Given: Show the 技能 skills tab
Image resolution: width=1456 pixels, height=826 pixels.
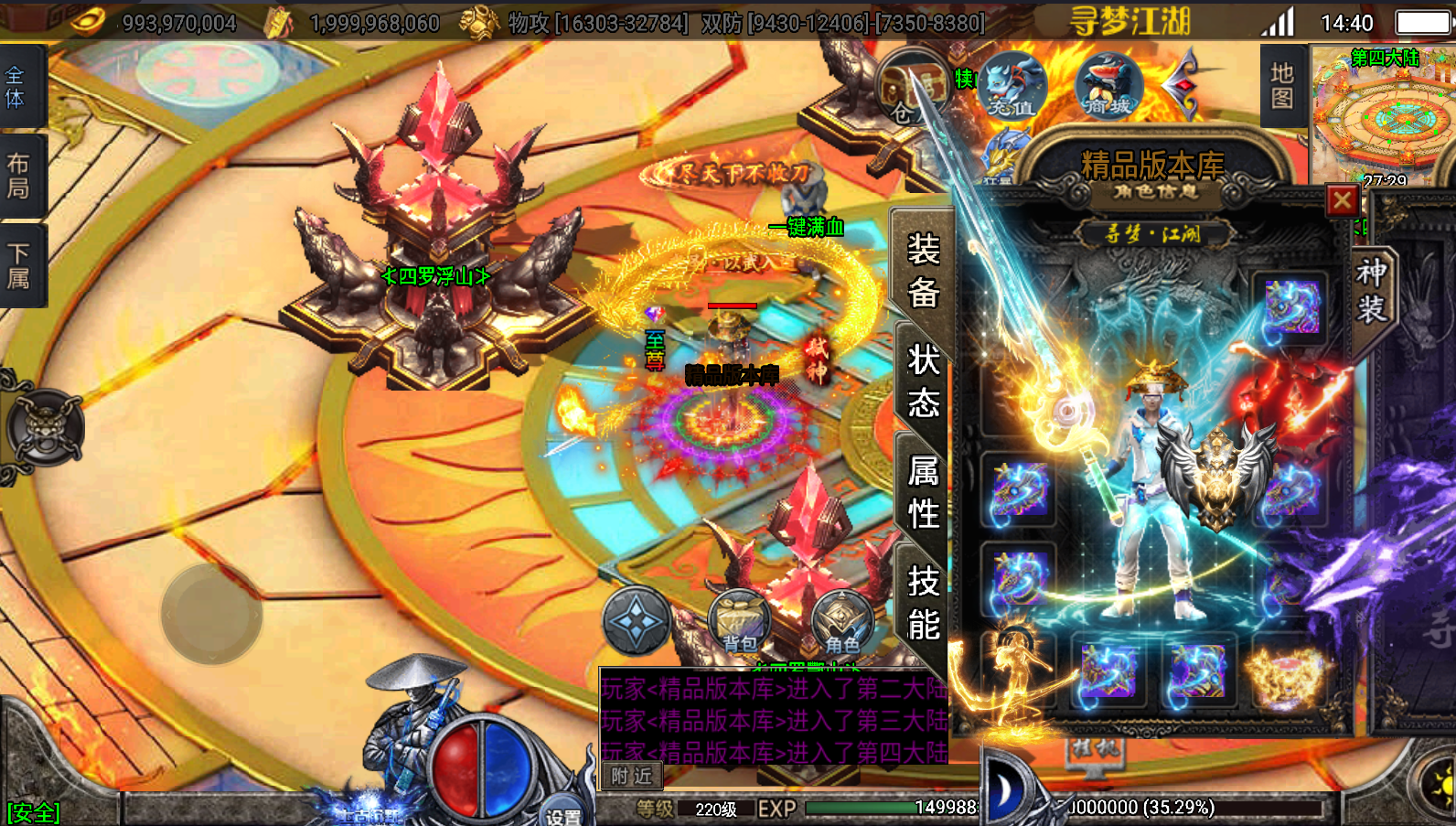Looking at the screenshot, I should (x=923, y=604).
